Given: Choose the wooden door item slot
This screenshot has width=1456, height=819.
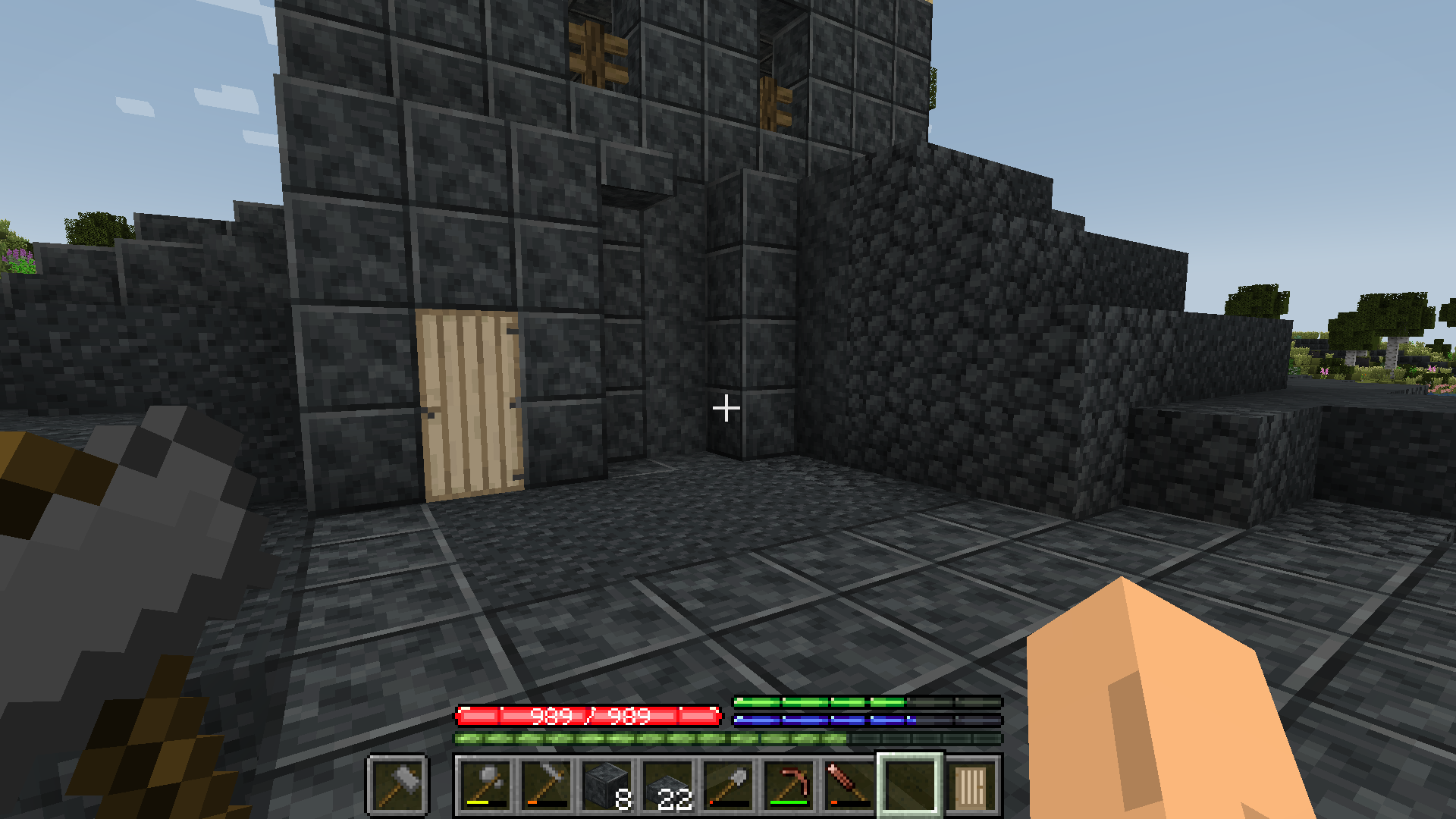Looking at the screenshot, I should pyautogui.click(x=971, y=784).
